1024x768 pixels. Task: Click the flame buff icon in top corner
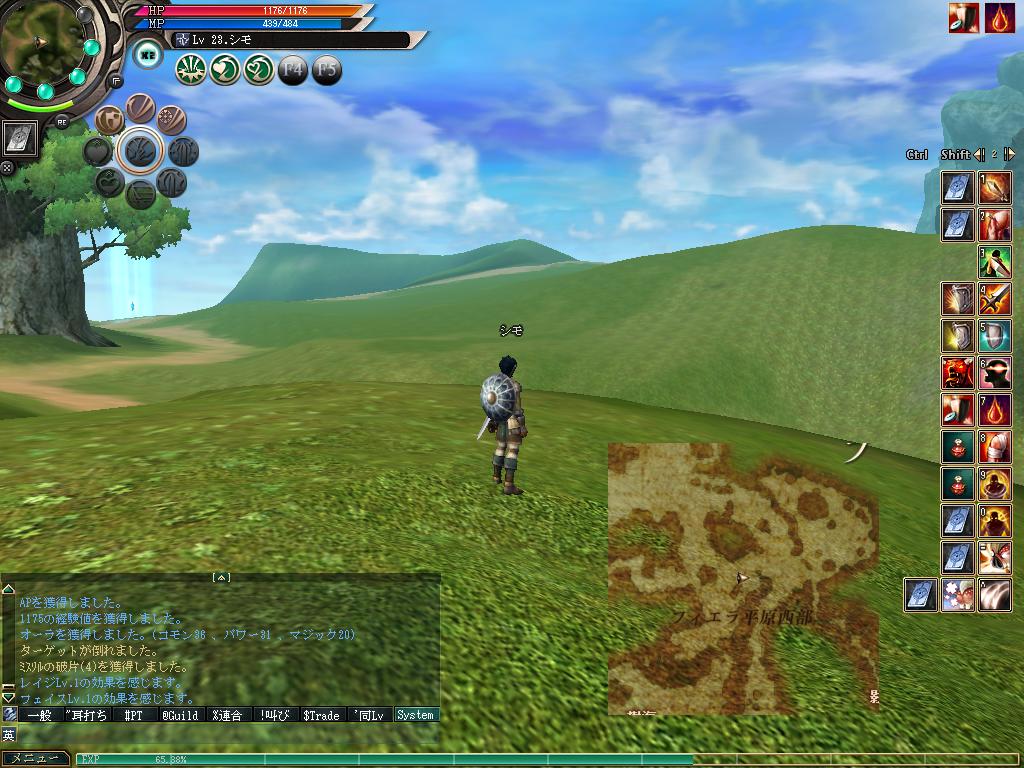tap(1000, 18)
